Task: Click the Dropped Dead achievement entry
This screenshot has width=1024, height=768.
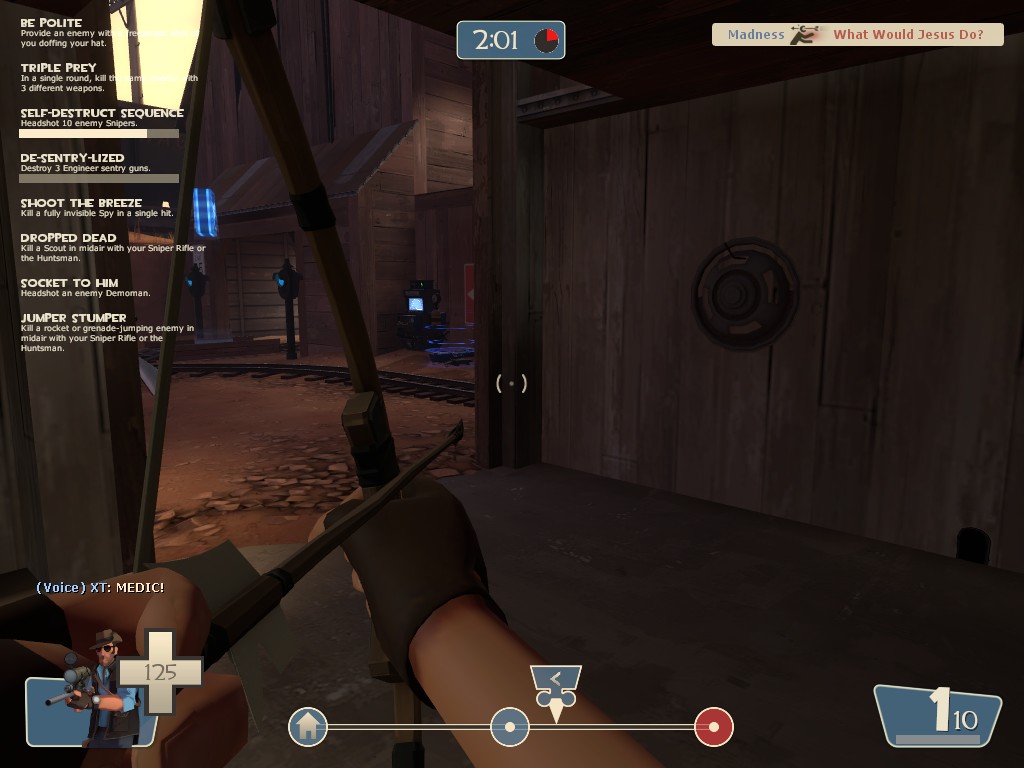Action: [x=68, y=238]
